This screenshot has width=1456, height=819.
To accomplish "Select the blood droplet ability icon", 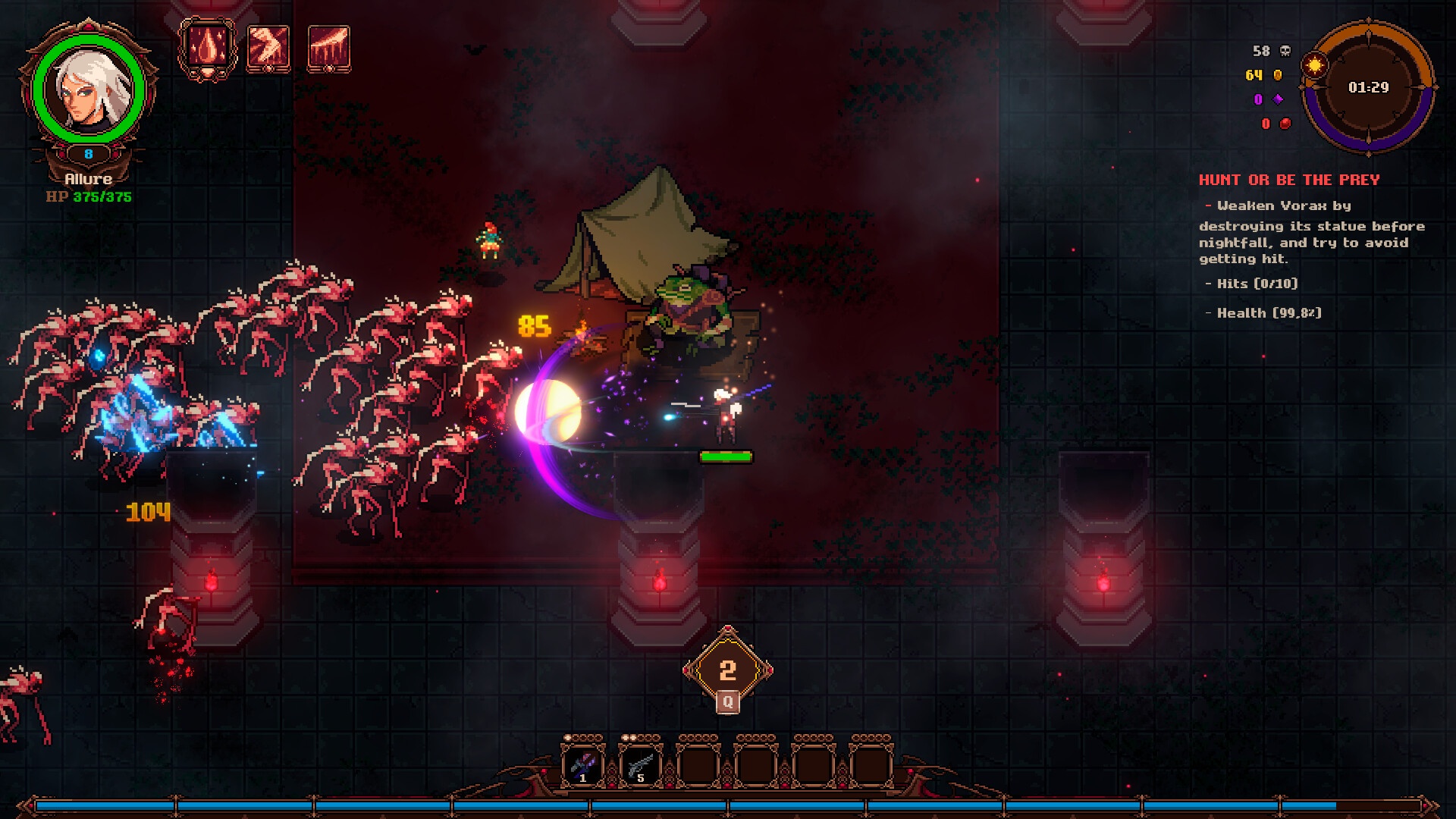I will 207,48.
